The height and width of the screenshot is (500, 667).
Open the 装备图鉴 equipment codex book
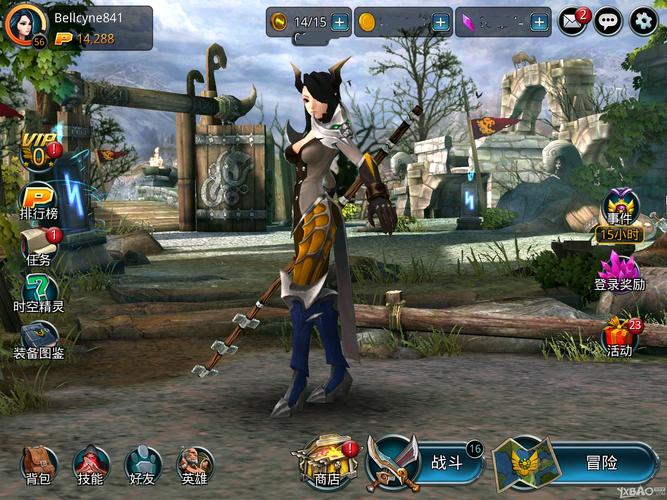[x=39, y=337]
